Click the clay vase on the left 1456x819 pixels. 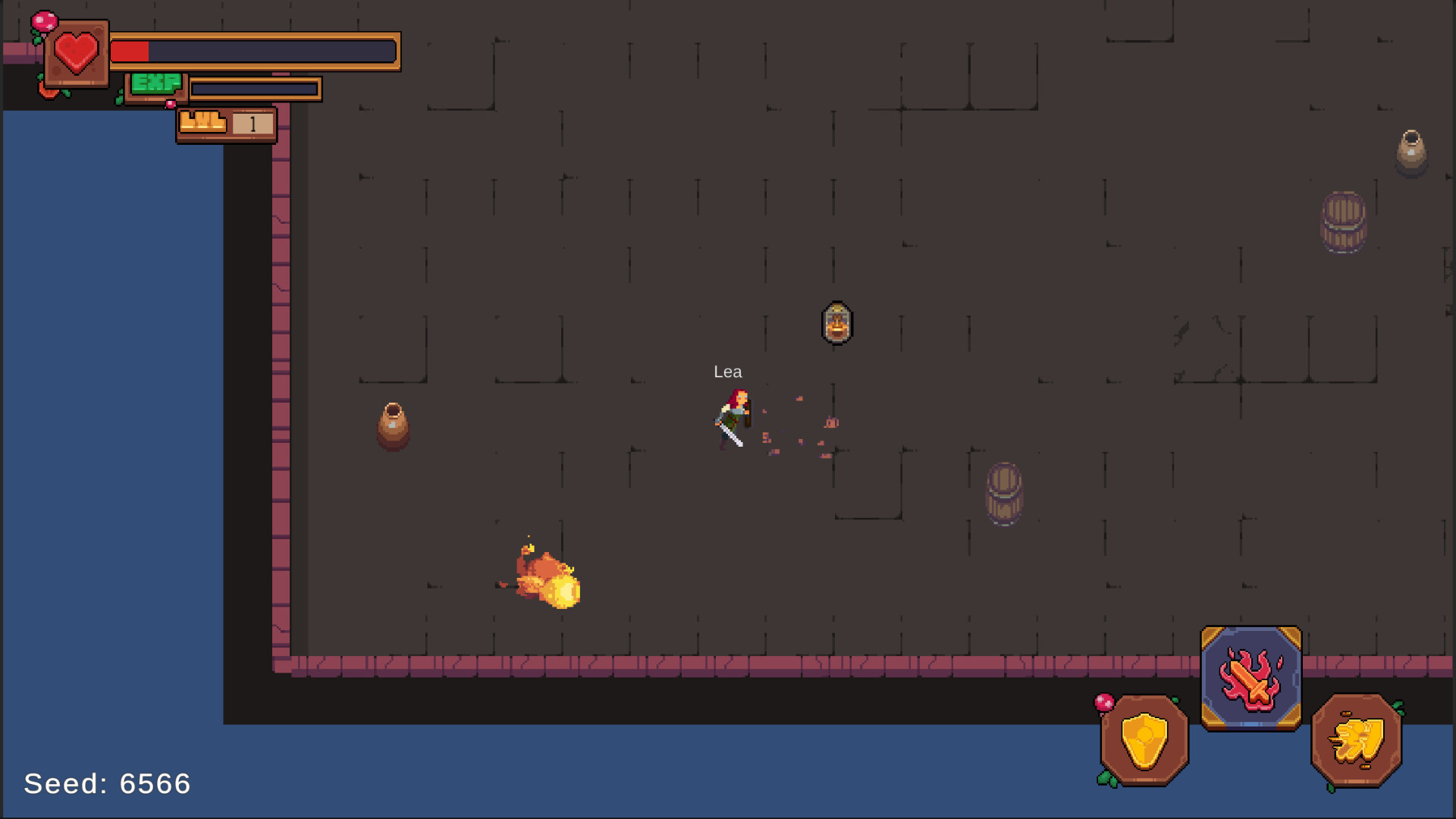(393, 426)
